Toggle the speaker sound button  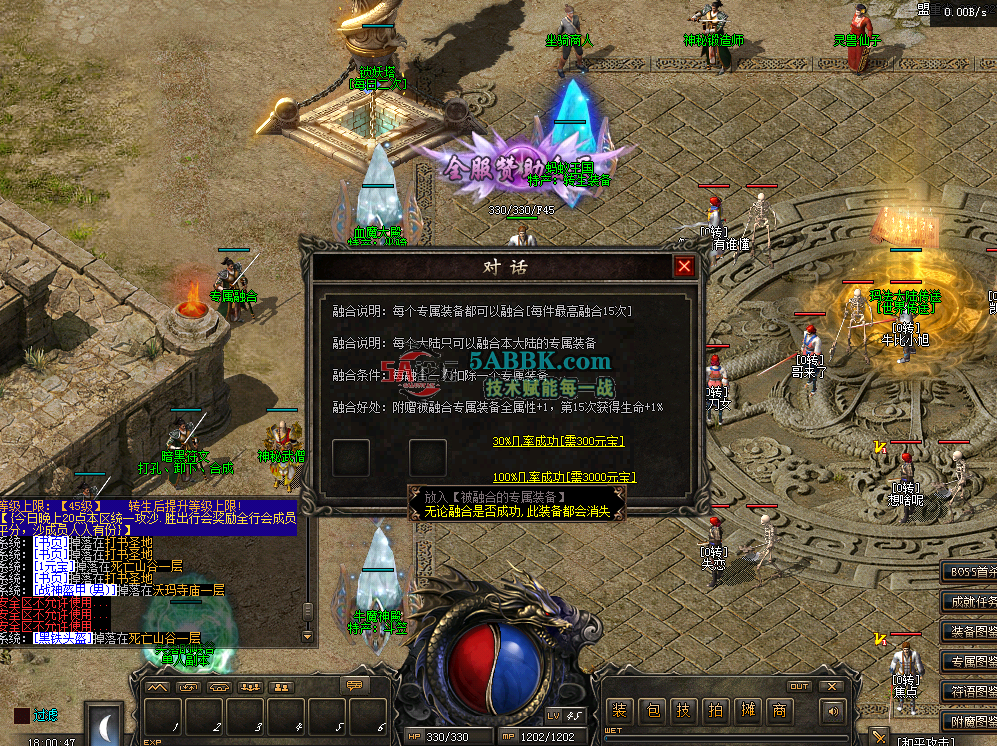831,711
